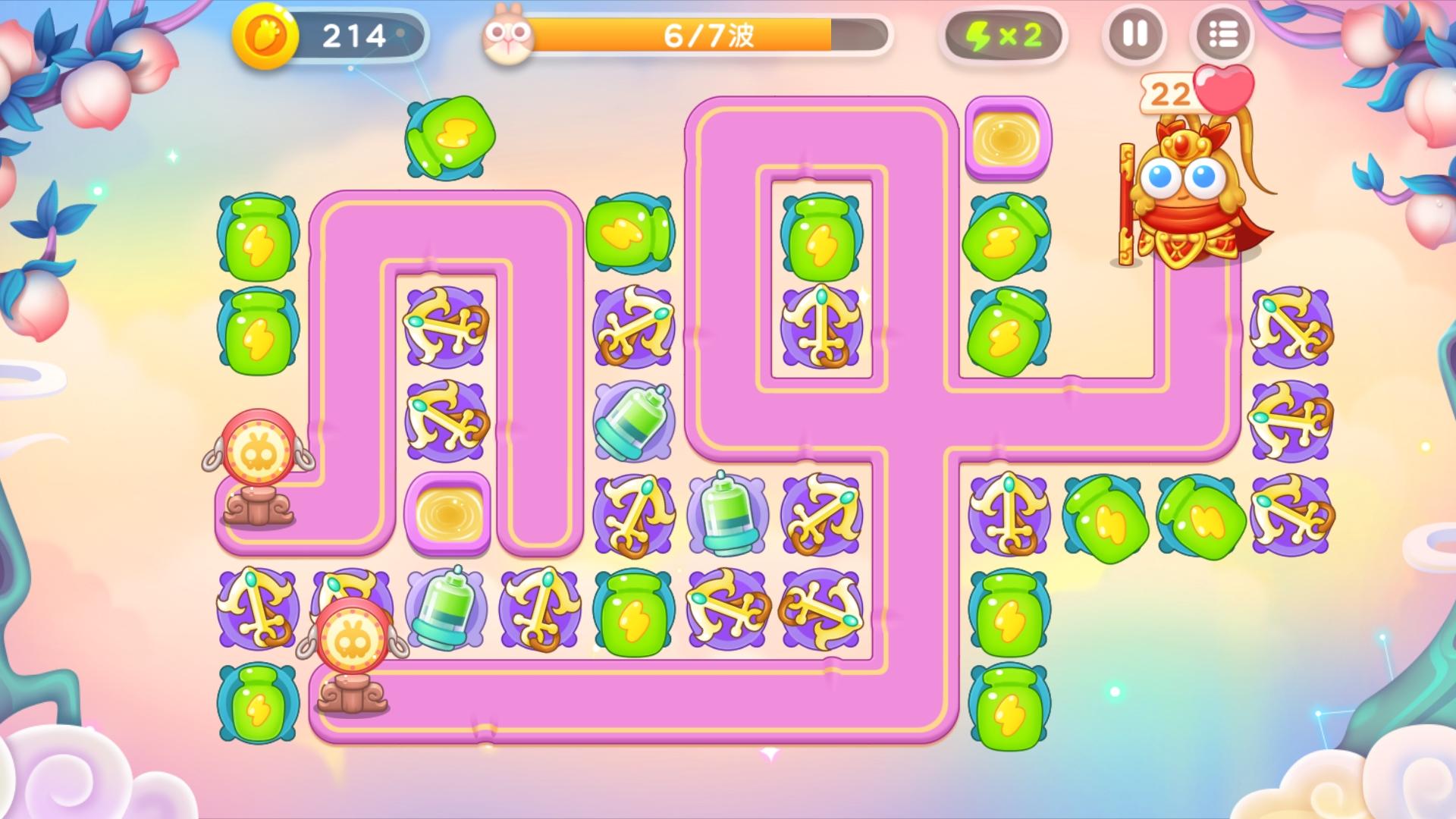The height and width of the screenshot is (819, 1456).
Task: Open the in-game menu list
Action: pyautogui.click(x=1224, y=35)
